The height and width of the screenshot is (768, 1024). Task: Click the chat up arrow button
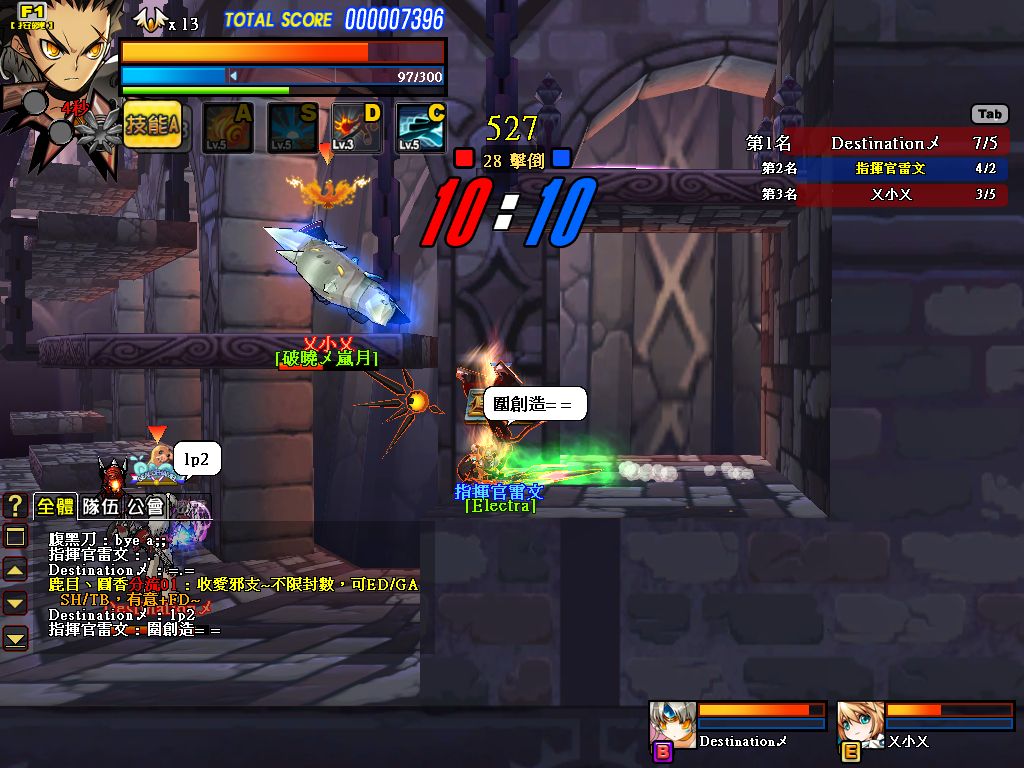15,570
